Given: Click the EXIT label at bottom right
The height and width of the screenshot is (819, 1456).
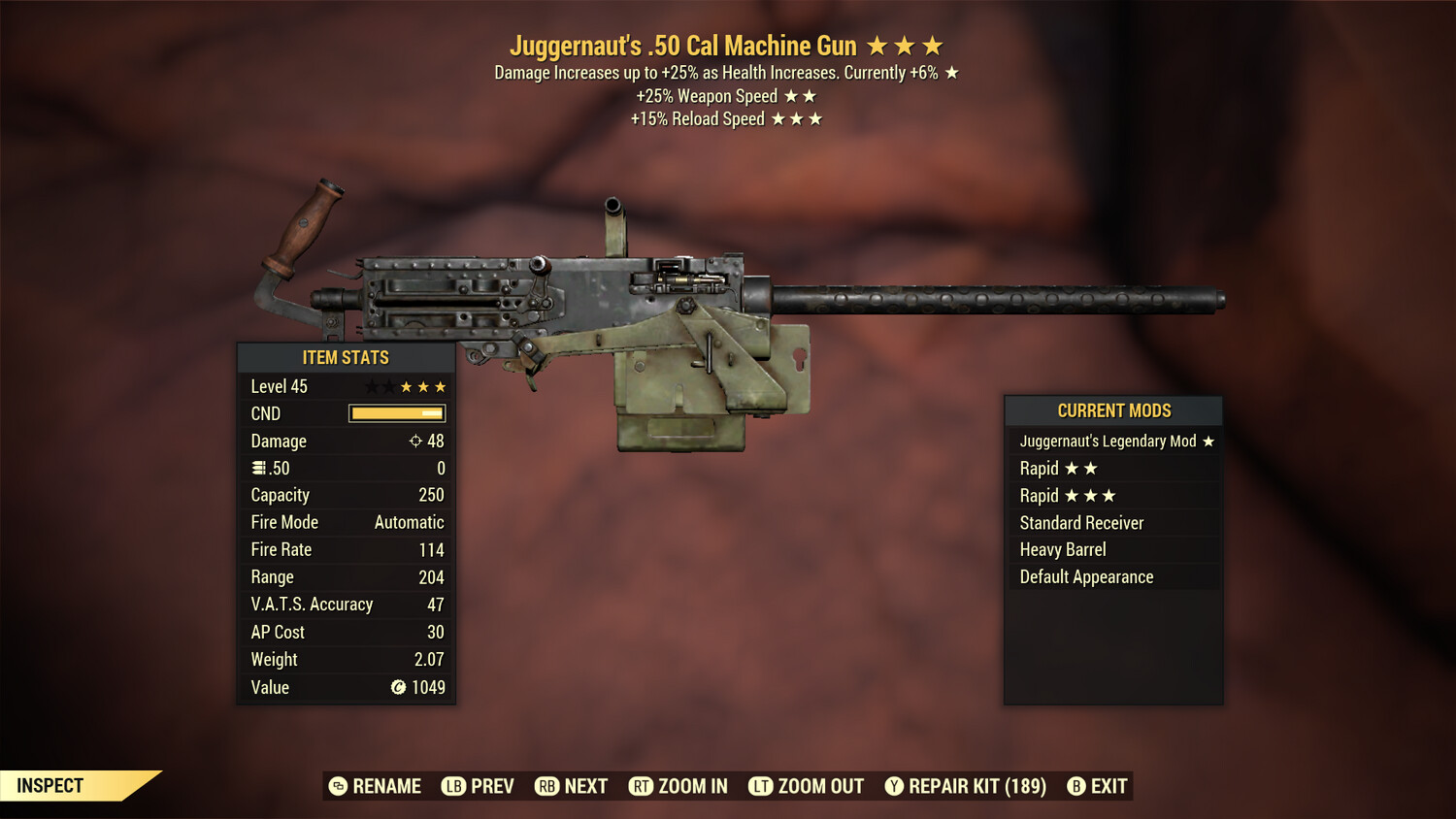Looking at the screenshot, I should [1109, 786].
